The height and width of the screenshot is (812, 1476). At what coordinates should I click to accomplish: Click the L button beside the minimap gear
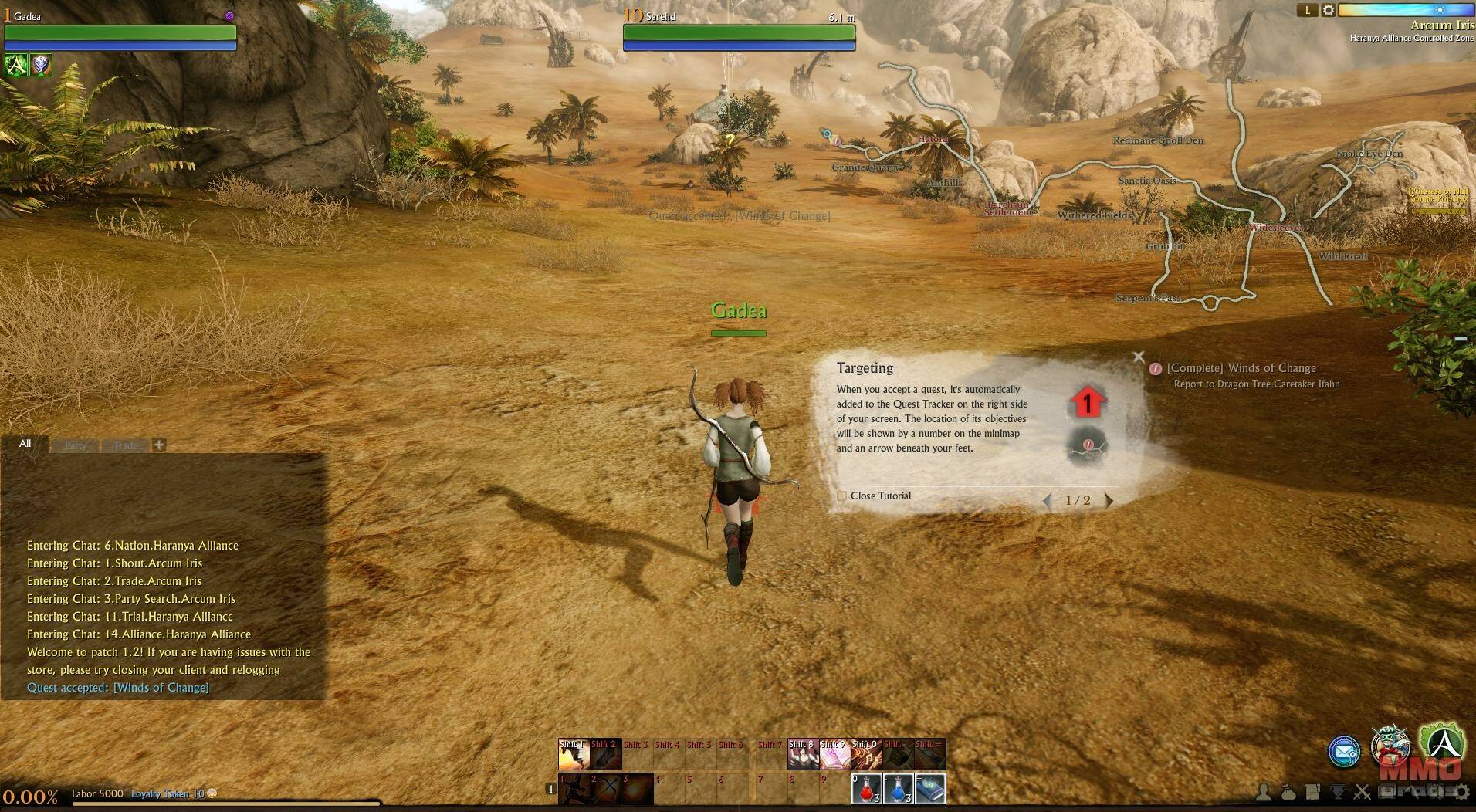pos(1307,10)
